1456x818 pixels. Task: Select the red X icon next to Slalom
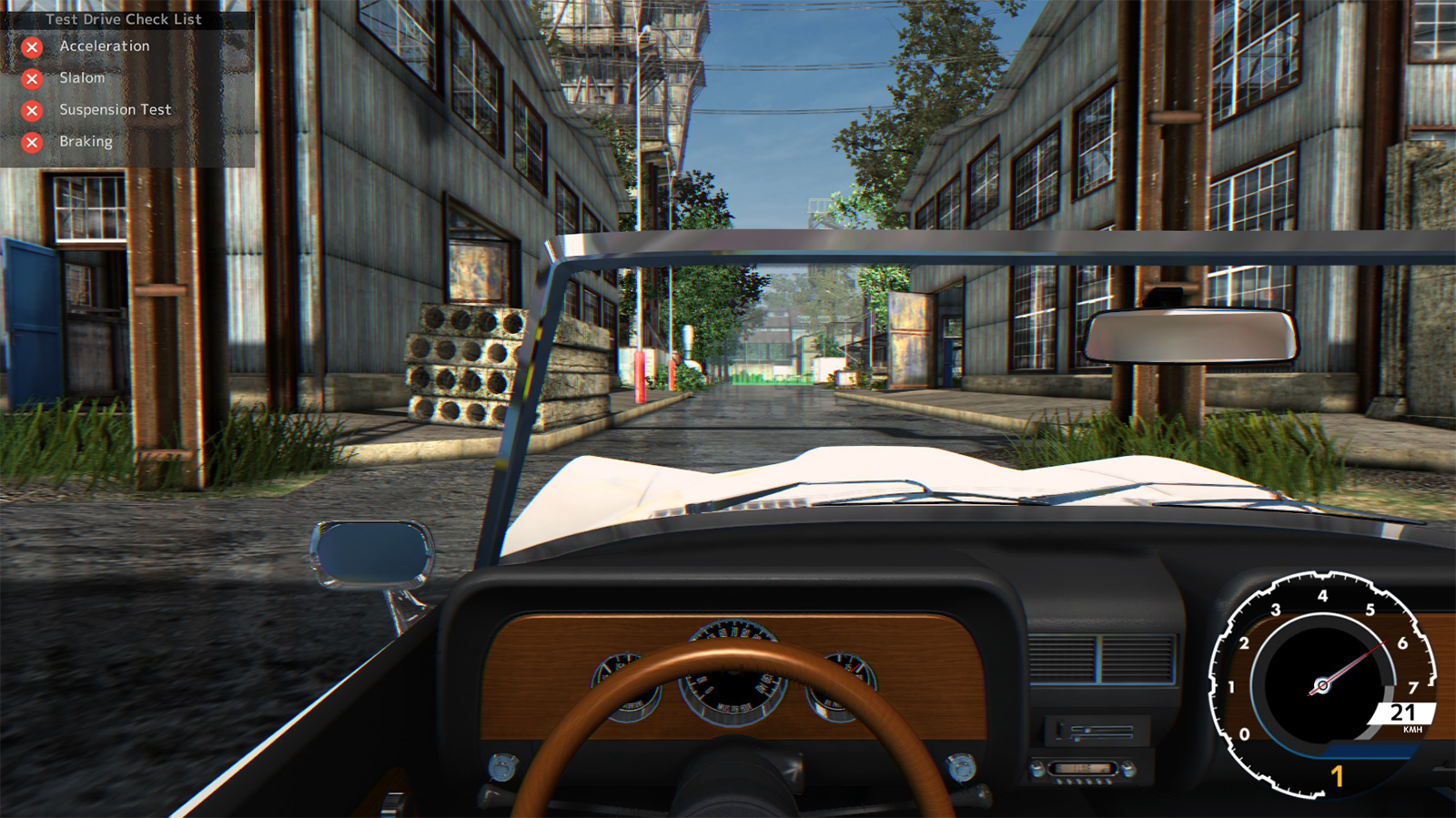pos(30,78)
